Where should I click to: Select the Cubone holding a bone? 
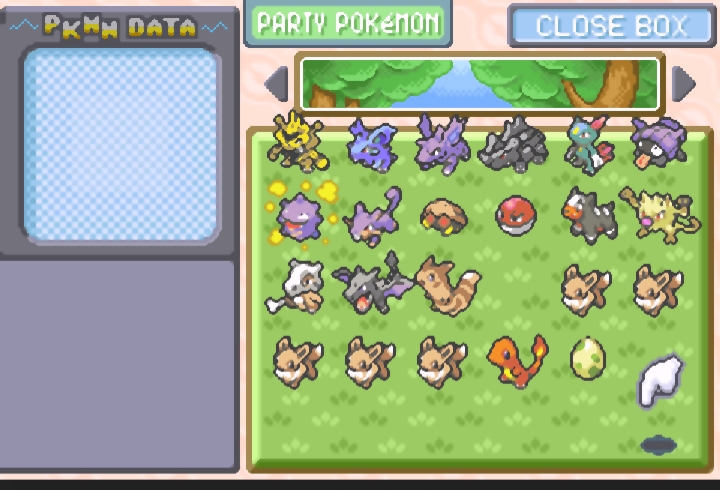pyautogui.click(x=296, y=286)
